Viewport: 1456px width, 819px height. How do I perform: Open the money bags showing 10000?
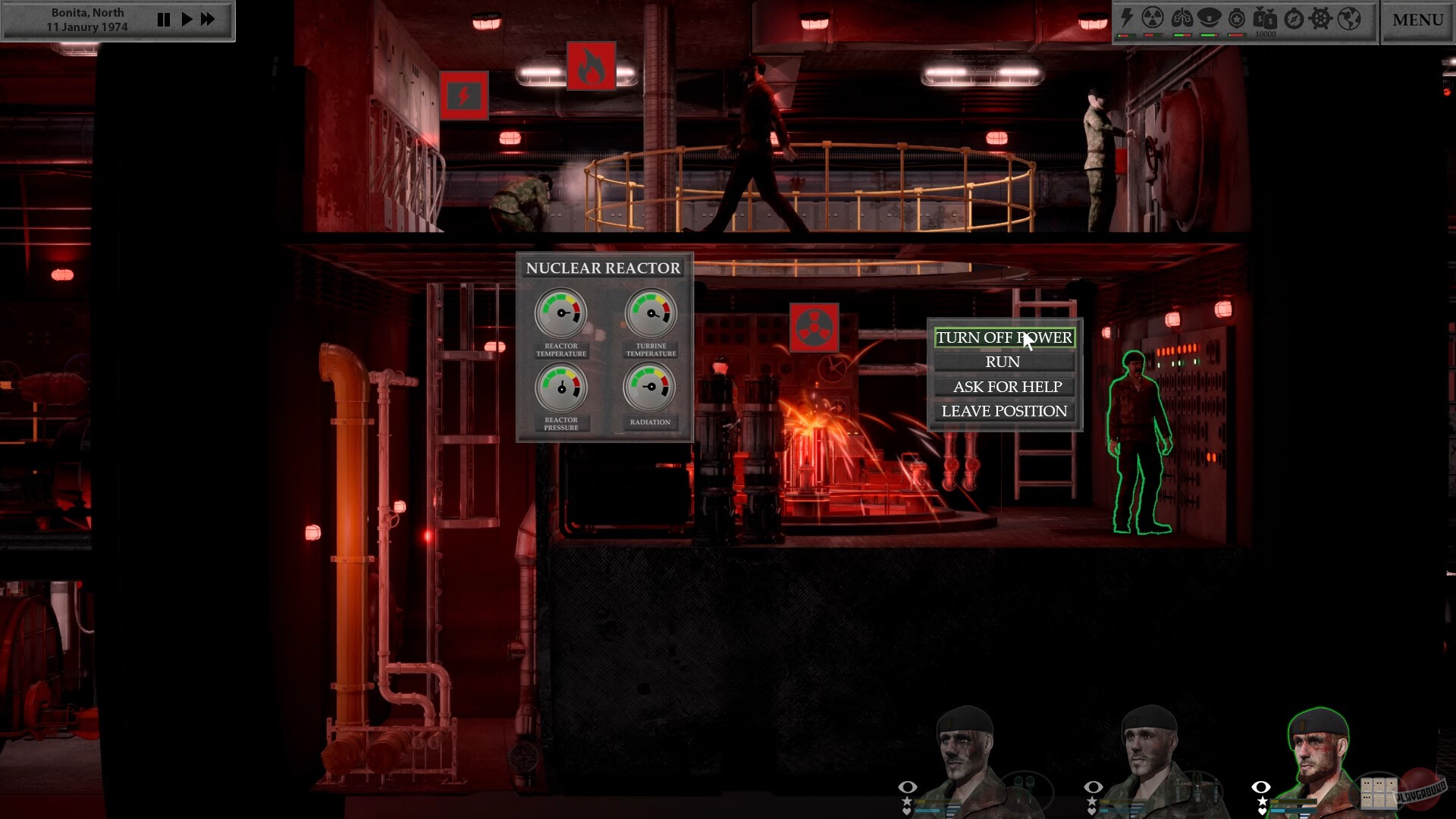pos(1265,20)
